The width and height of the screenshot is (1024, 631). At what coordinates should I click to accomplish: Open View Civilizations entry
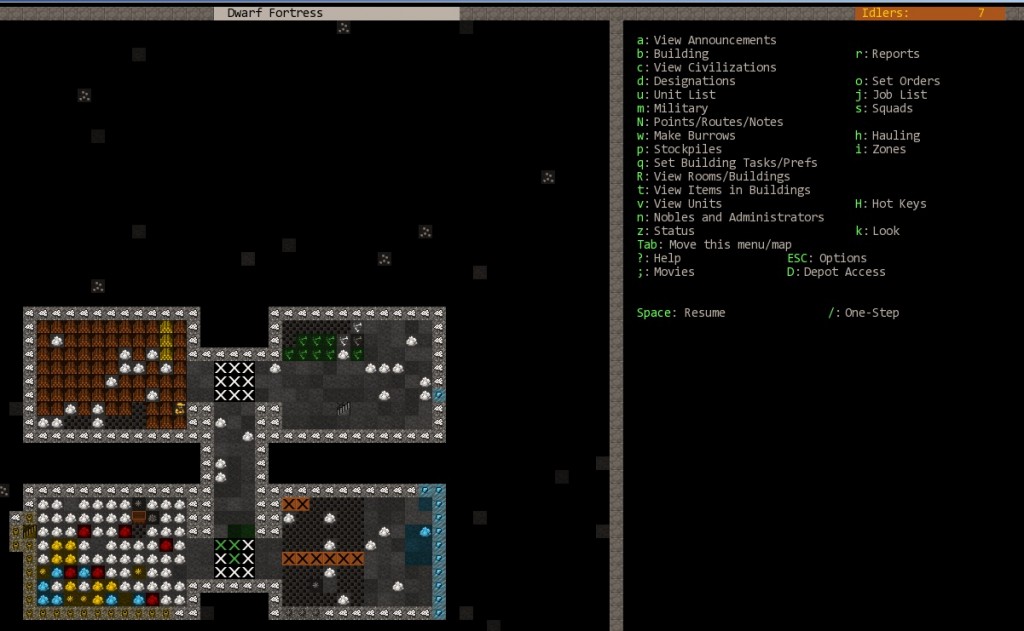point(714,67)
